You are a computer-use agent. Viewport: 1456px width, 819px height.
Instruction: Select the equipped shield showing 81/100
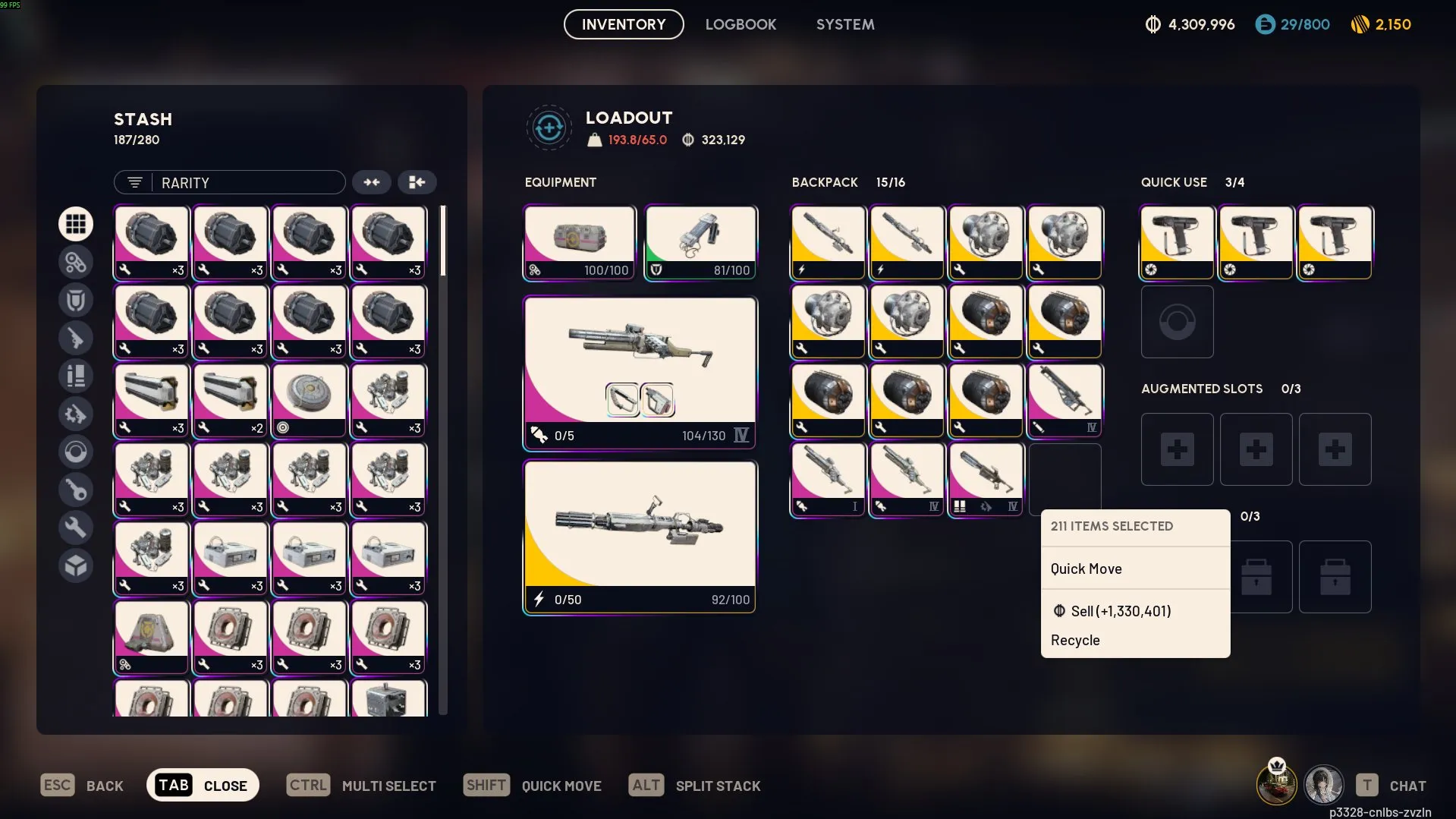(700, 242)
